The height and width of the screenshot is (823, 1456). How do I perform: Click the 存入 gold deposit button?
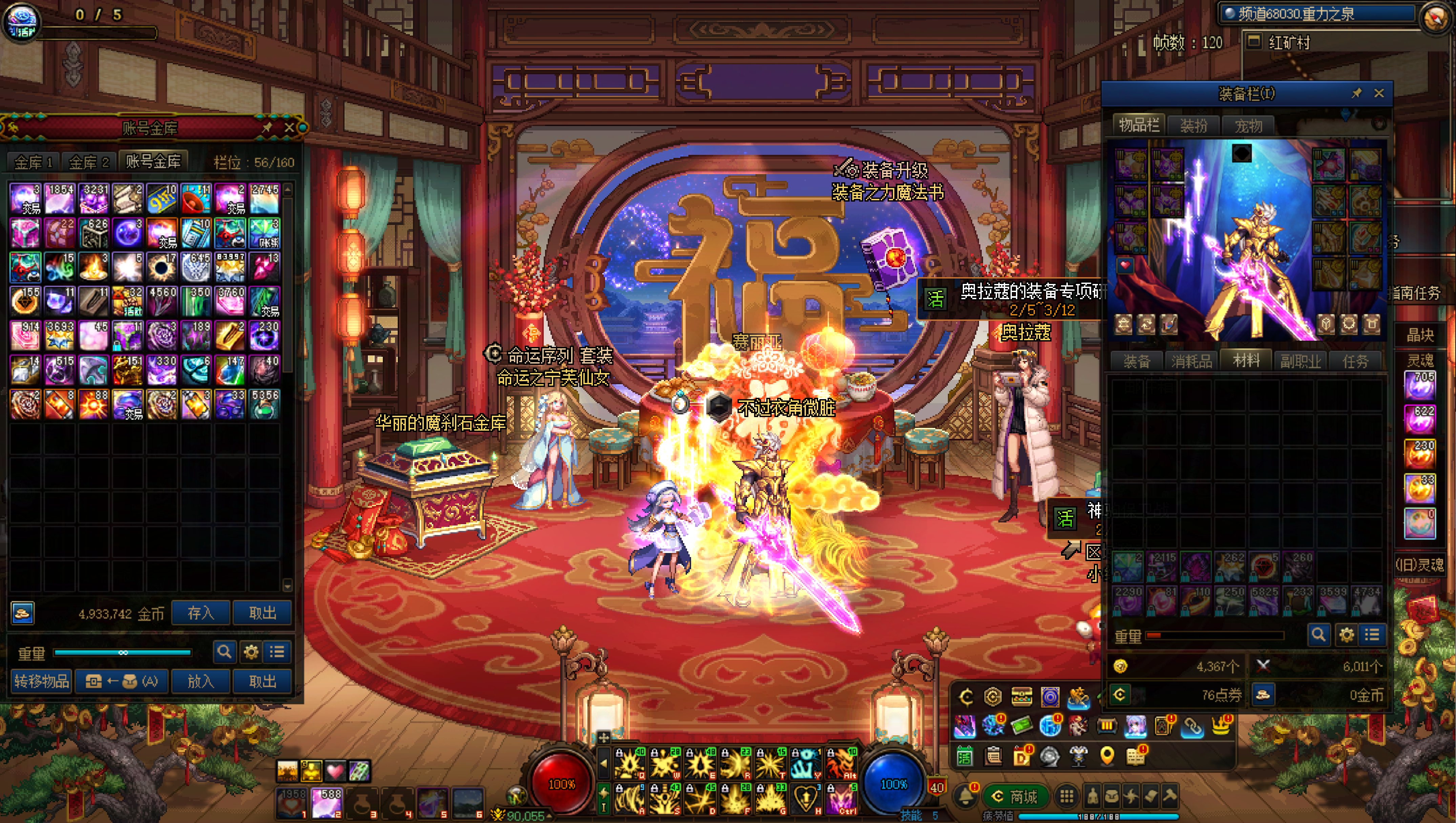point(201,613)
